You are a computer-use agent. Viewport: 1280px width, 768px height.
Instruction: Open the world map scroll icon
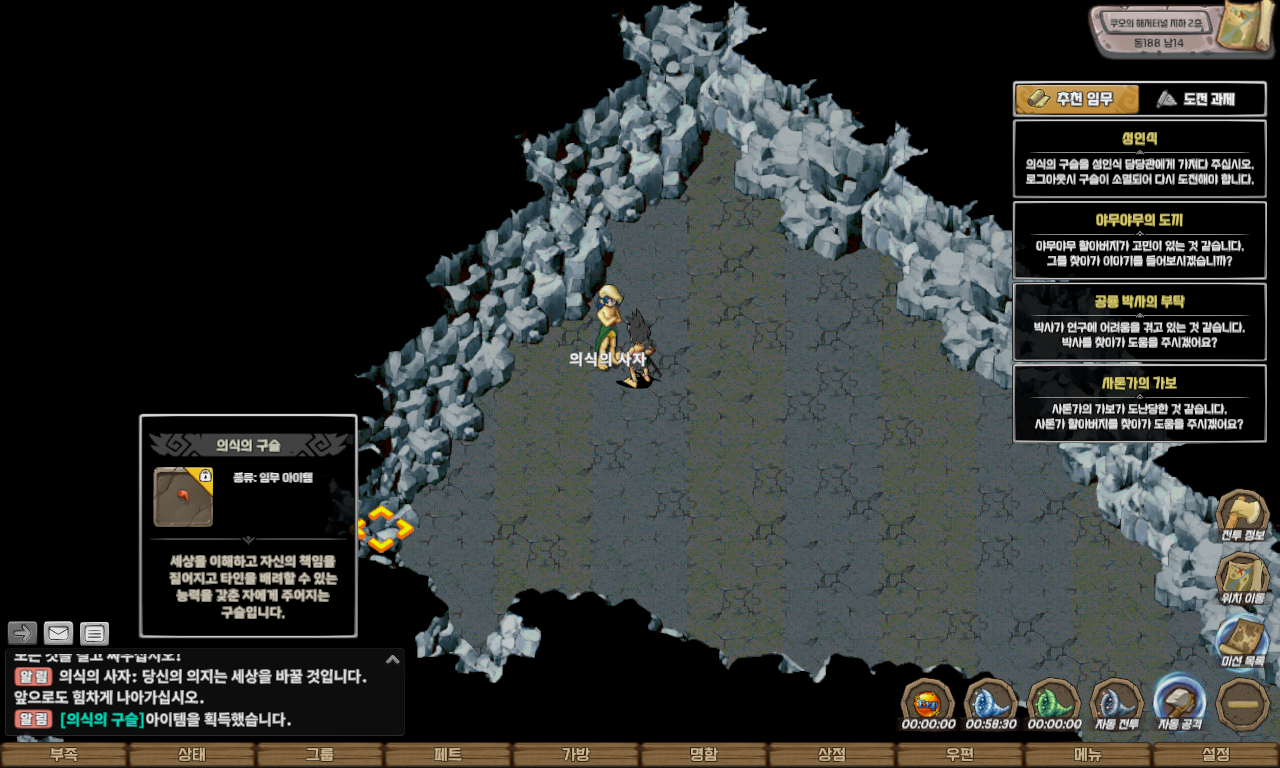click(x=1244, y=26)
